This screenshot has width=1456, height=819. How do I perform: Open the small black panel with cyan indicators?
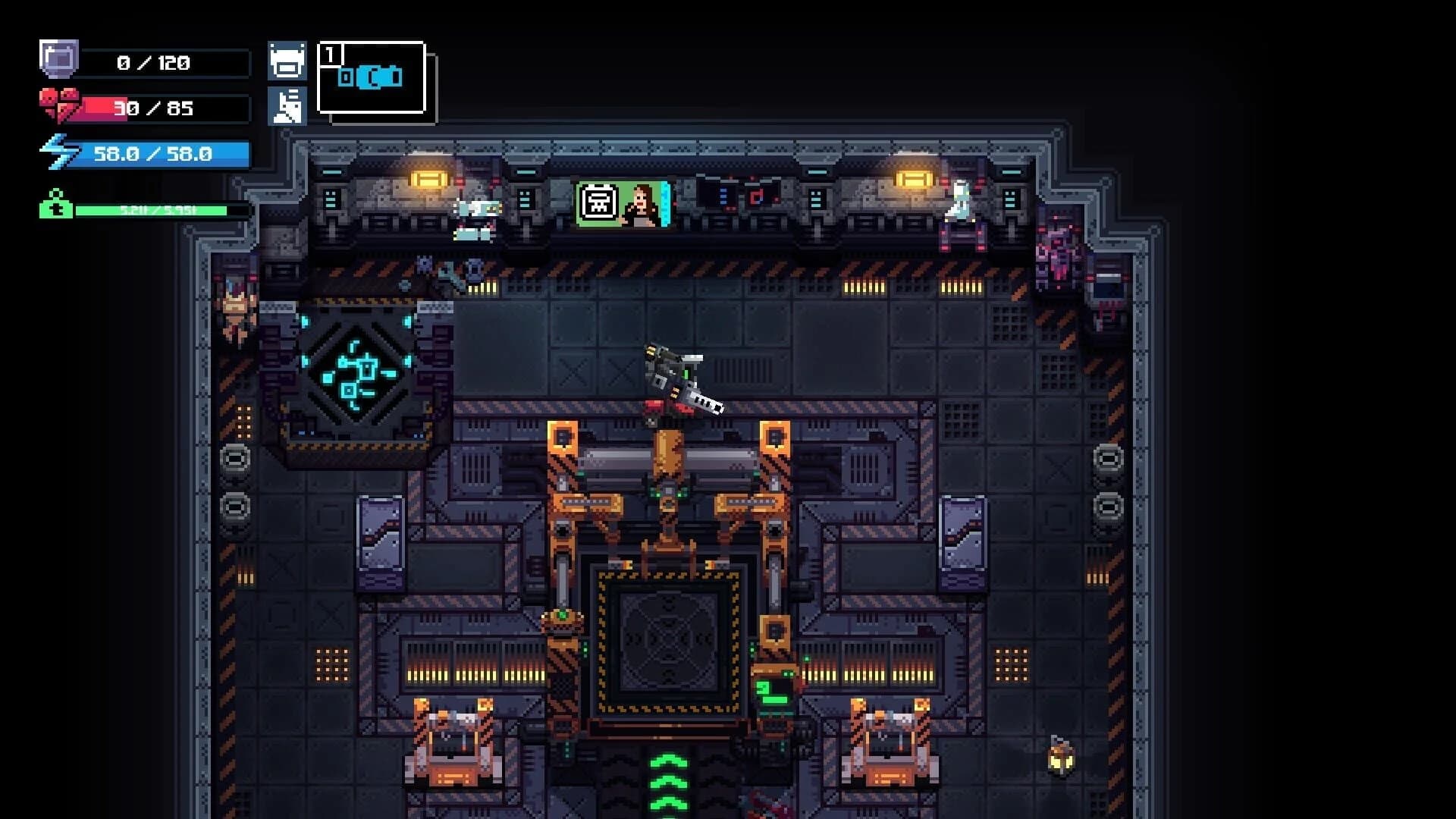722,196
